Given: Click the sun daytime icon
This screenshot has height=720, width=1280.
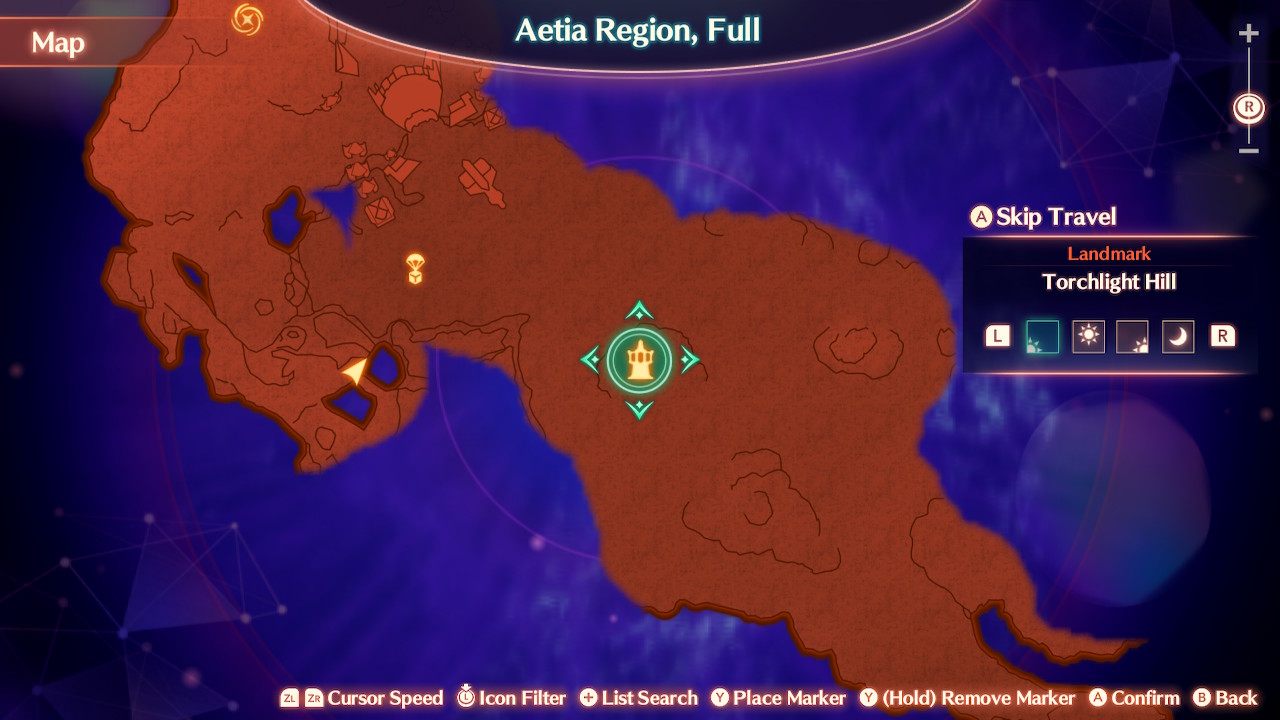Looking at the screenshot, I should click(x=1088, y=337).
